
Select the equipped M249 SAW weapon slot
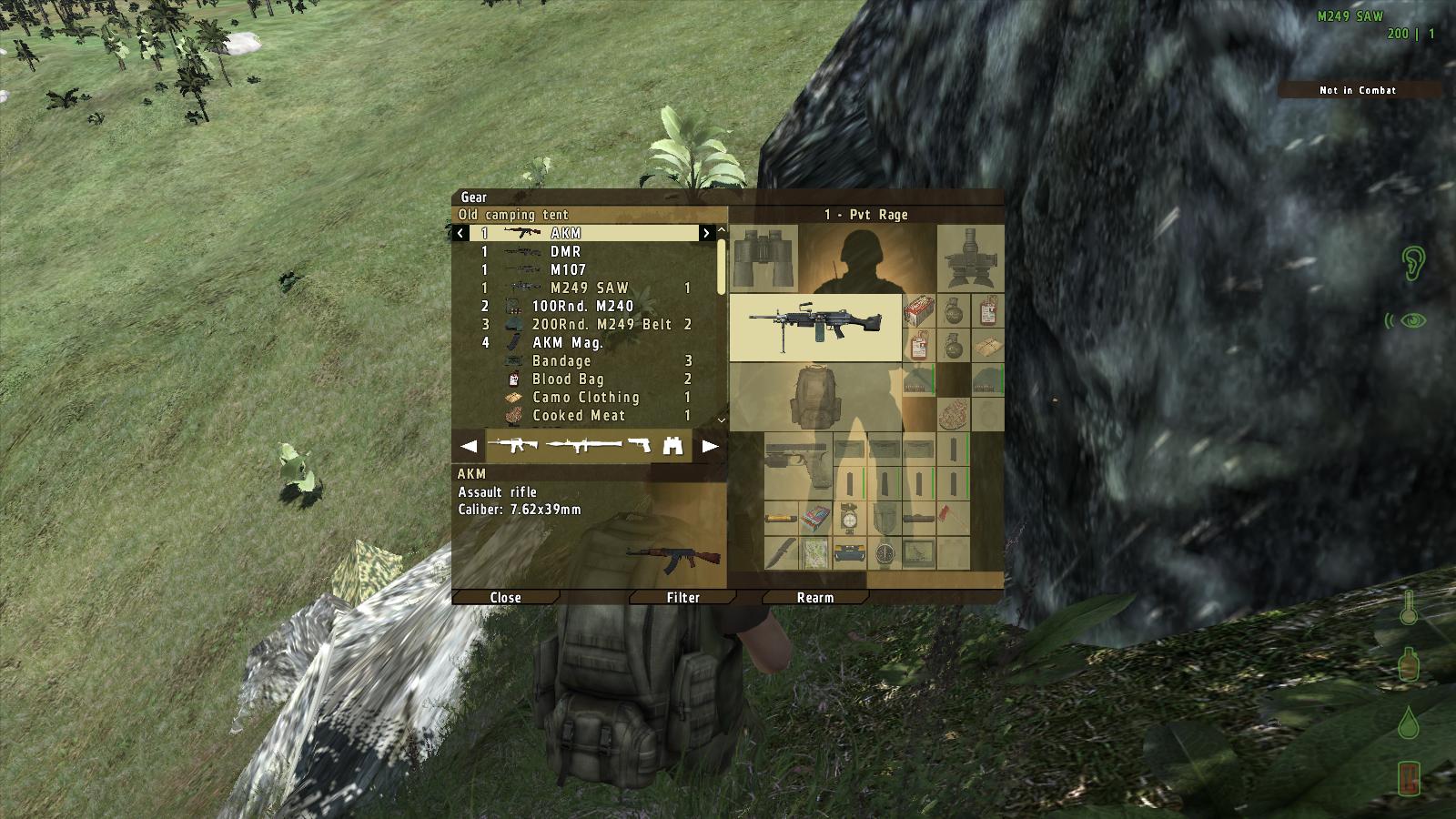(815, 327)
